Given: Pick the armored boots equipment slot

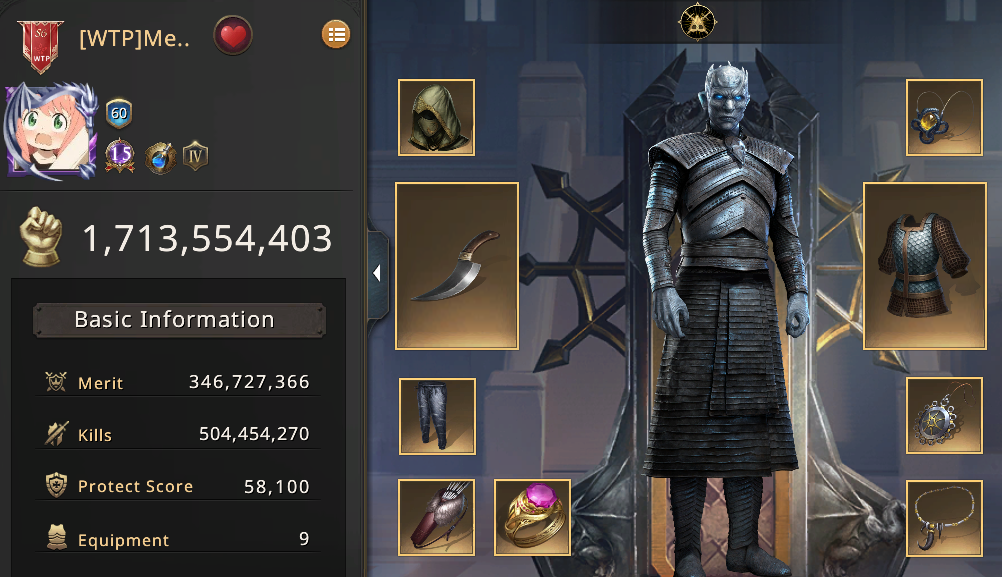Looking at the screenshot, I should (436, 517).
